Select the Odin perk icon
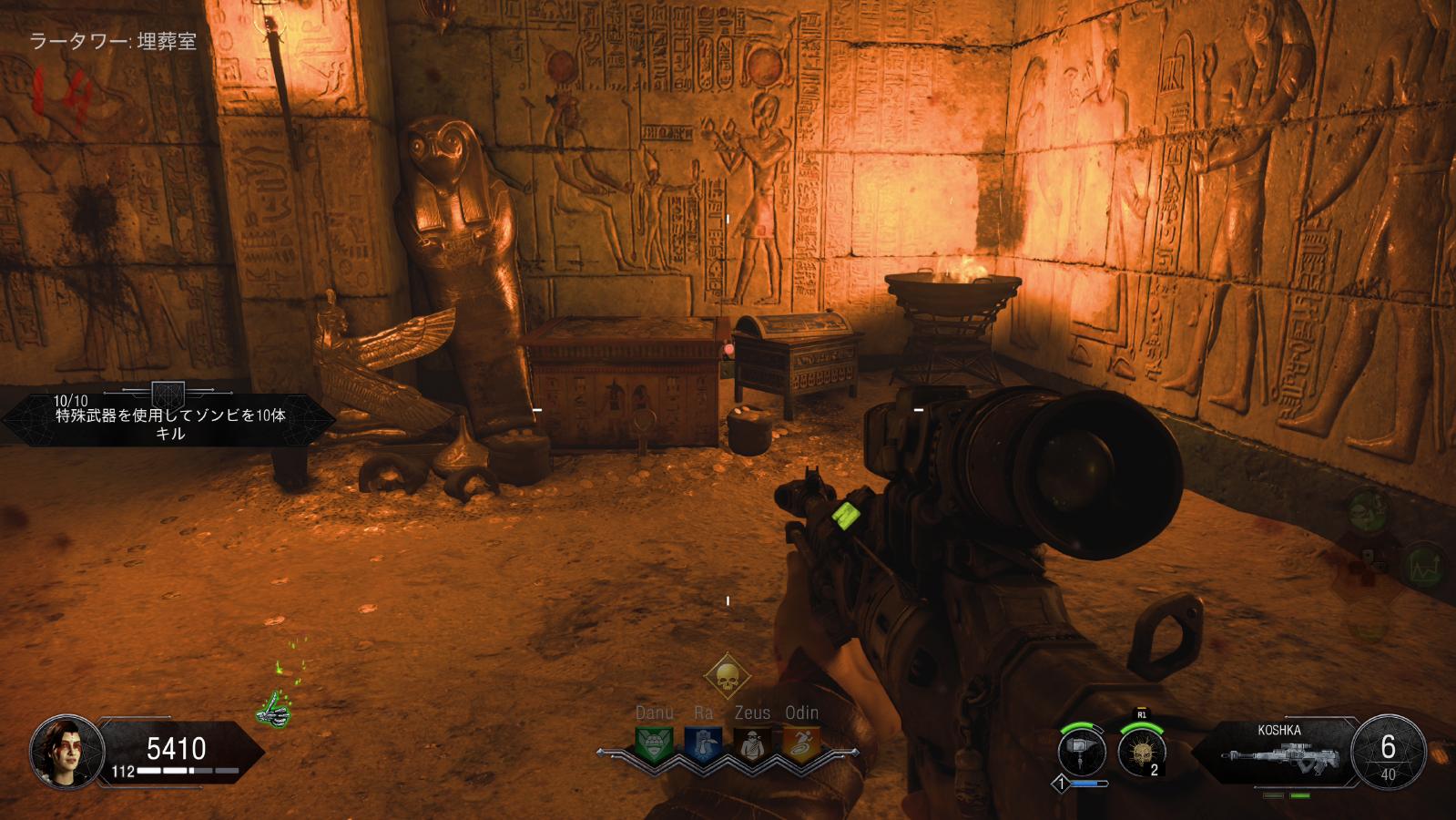 800,744
